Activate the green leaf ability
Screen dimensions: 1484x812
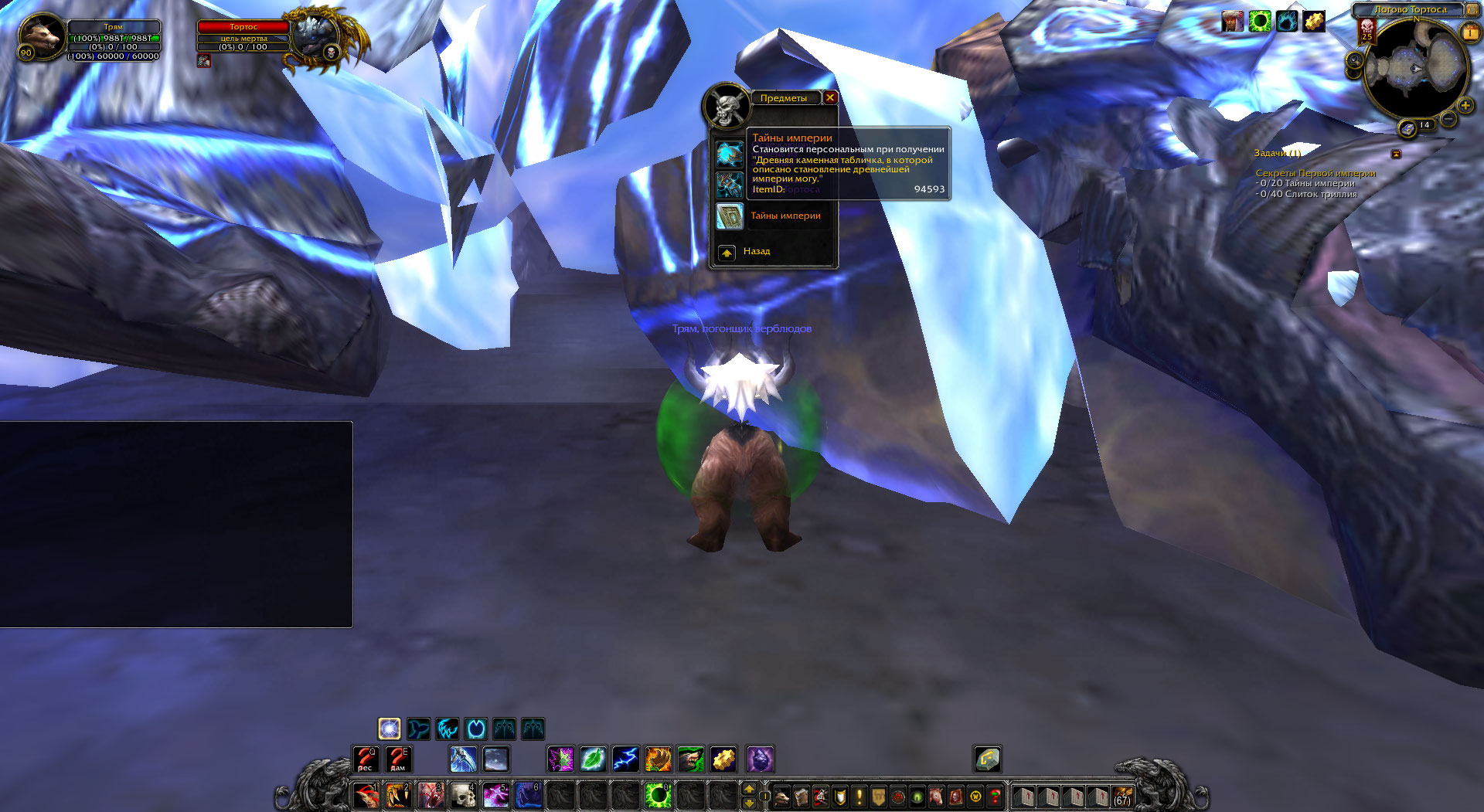tap(593, 759)
